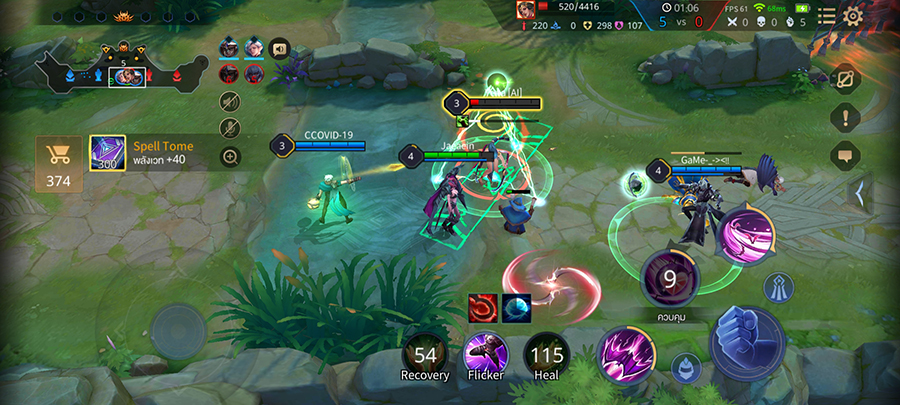Image resolution: width=900 pixels, height=405 pixels.
Task: Click the magnifier zoom button
Action: [230, 156]
